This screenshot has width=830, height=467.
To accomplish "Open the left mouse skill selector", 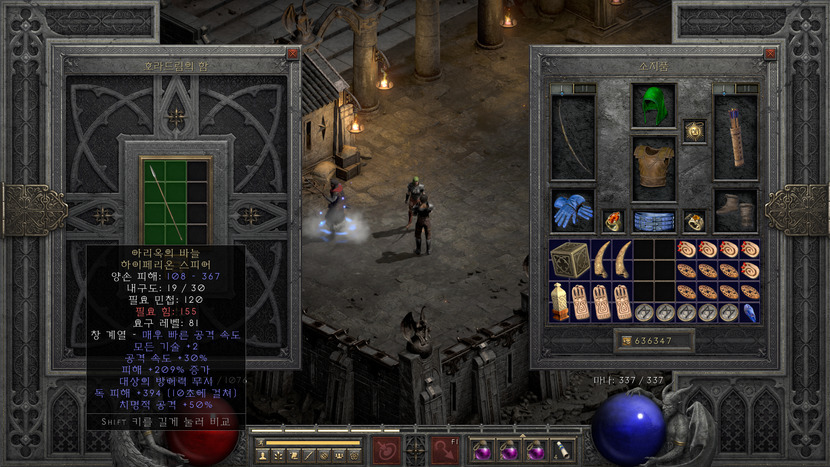I will 383,449.
